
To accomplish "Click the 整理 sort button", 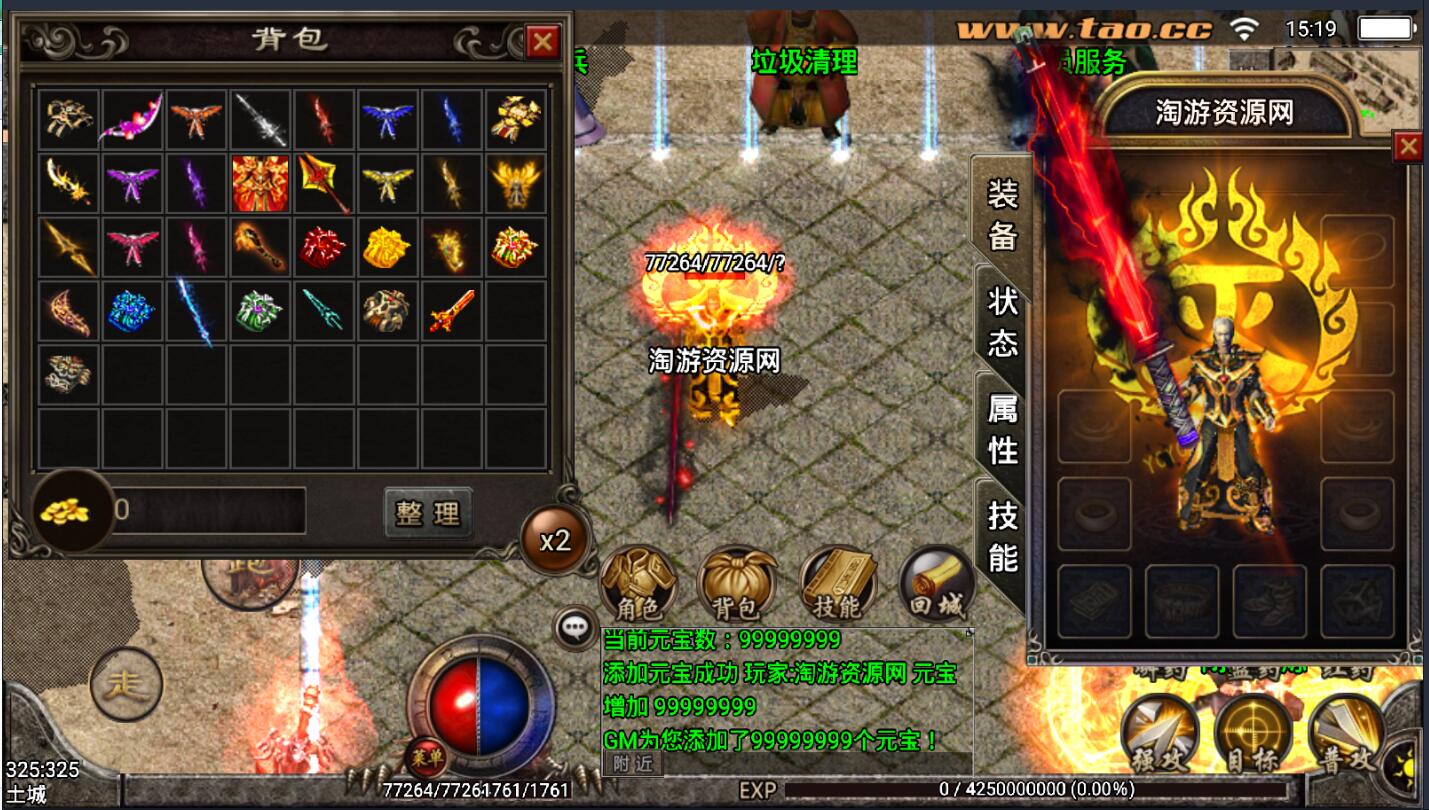I will [428, 512].
